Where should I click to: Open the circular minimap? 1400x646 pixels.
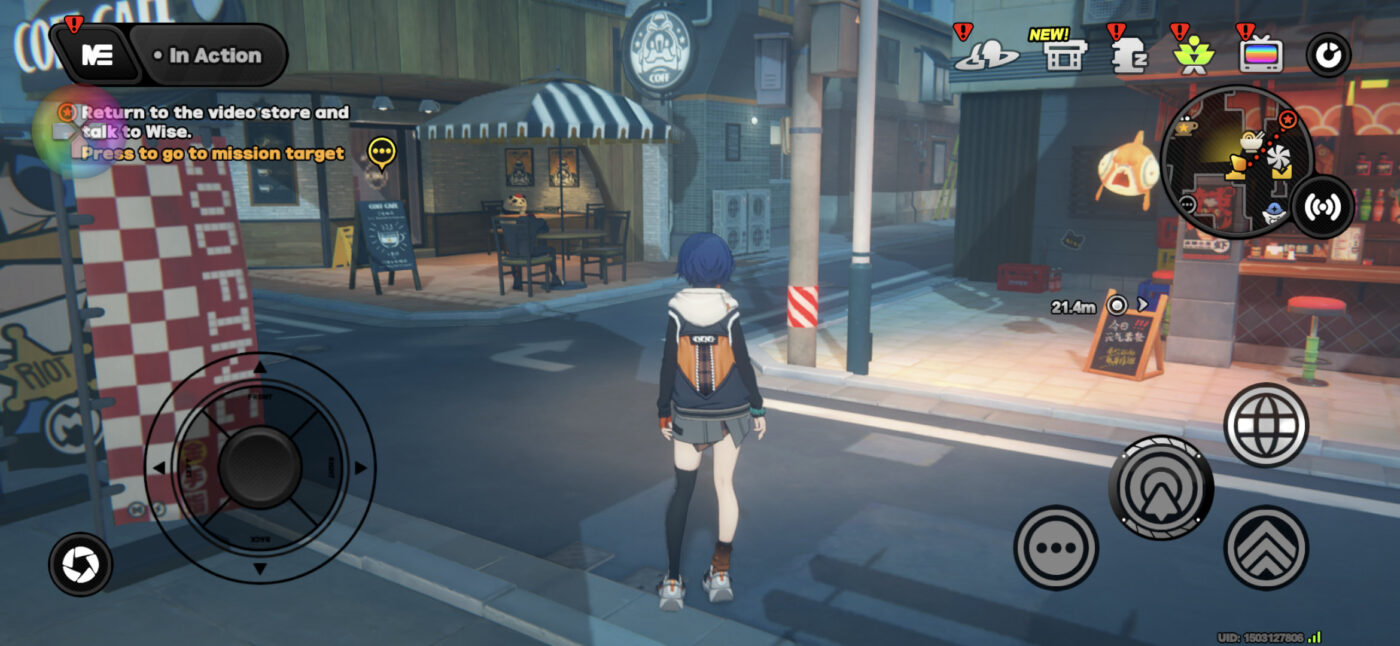click(1223, 161)
